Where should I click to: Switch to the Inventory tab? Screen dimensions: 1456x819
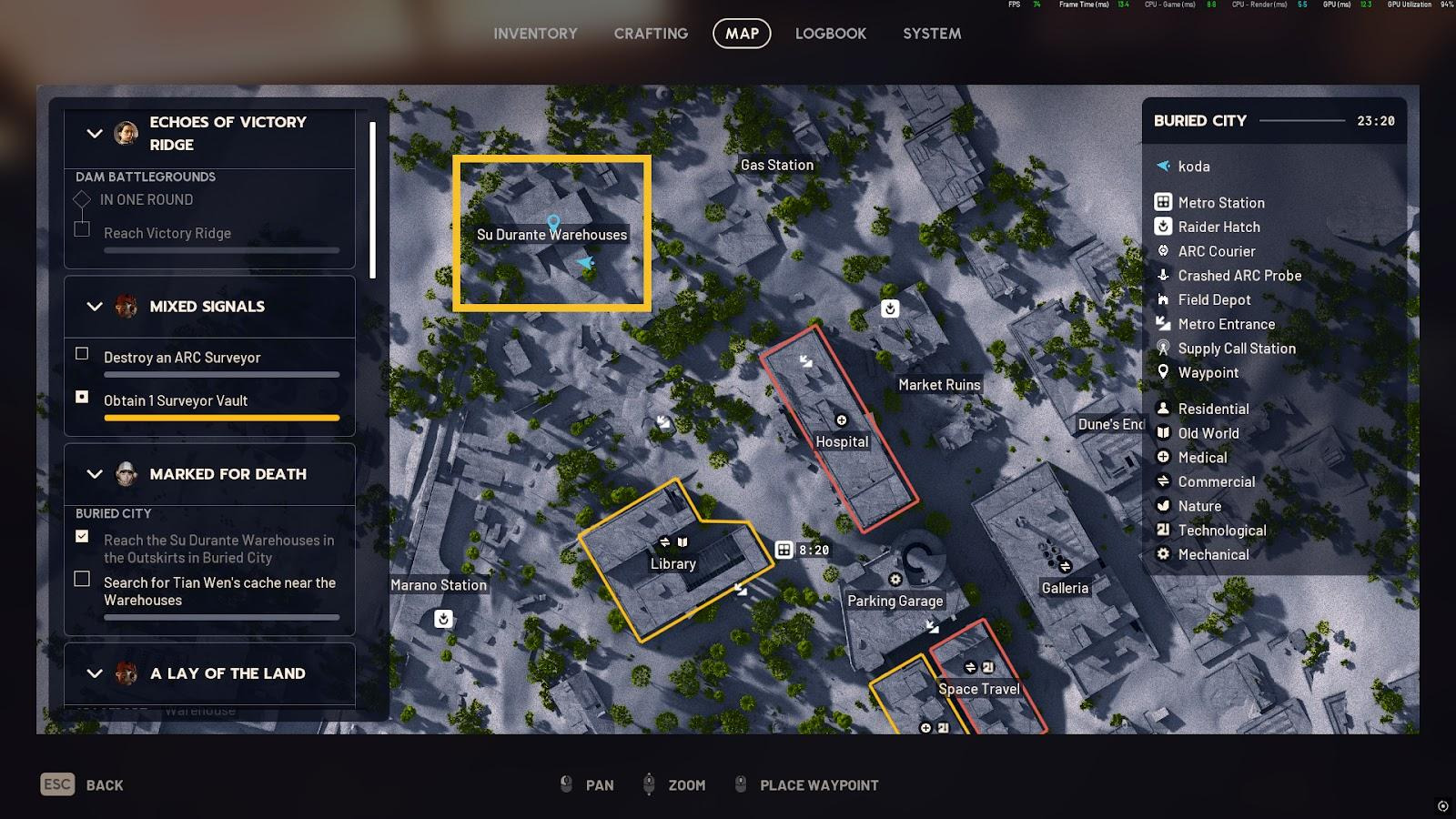(x=535, y=34)
